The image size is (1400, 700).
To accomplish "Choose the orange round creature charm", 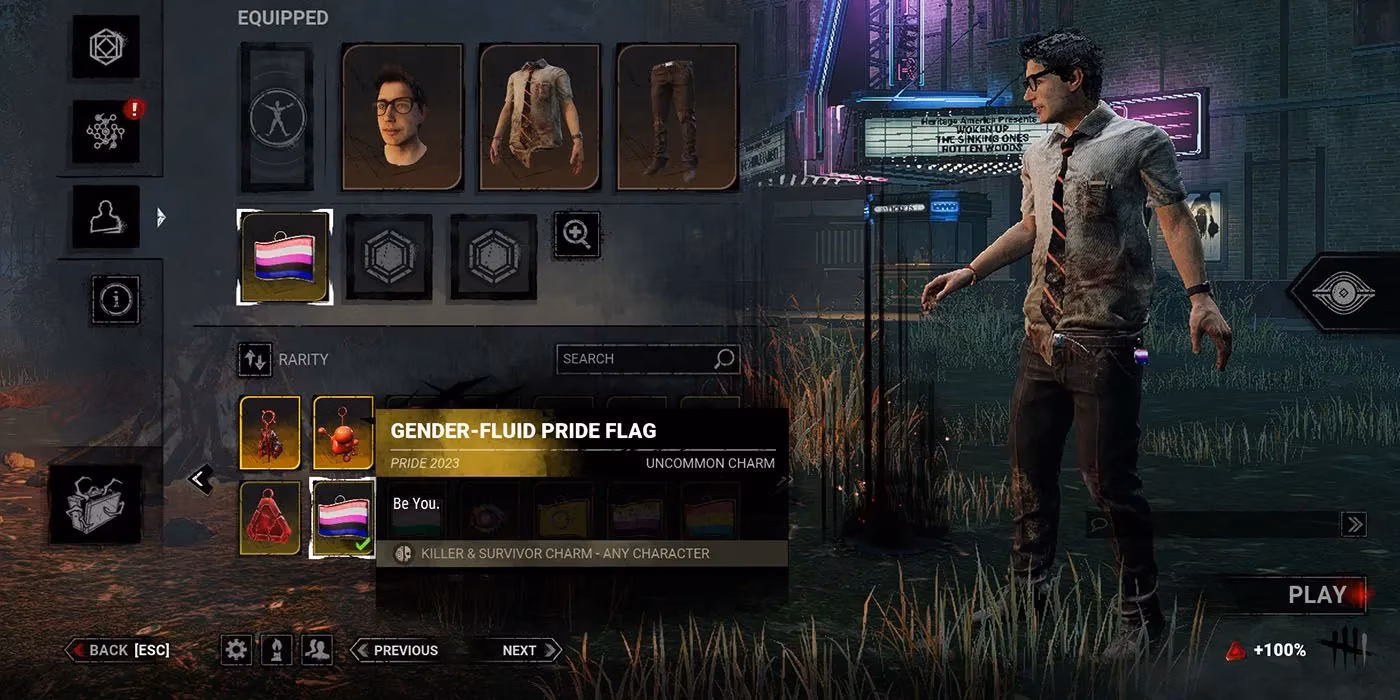I will (x=342, y=432).
